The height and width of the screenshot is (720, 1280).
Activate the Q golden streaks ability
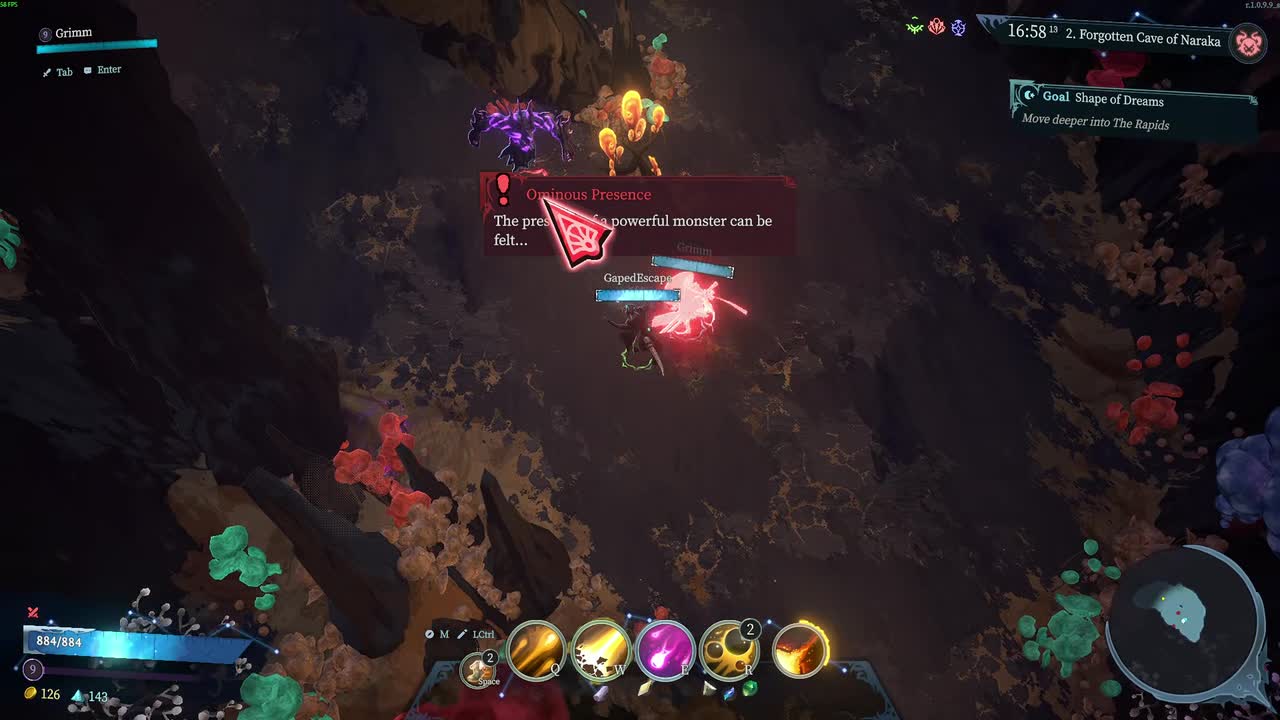tap(538, 650)
